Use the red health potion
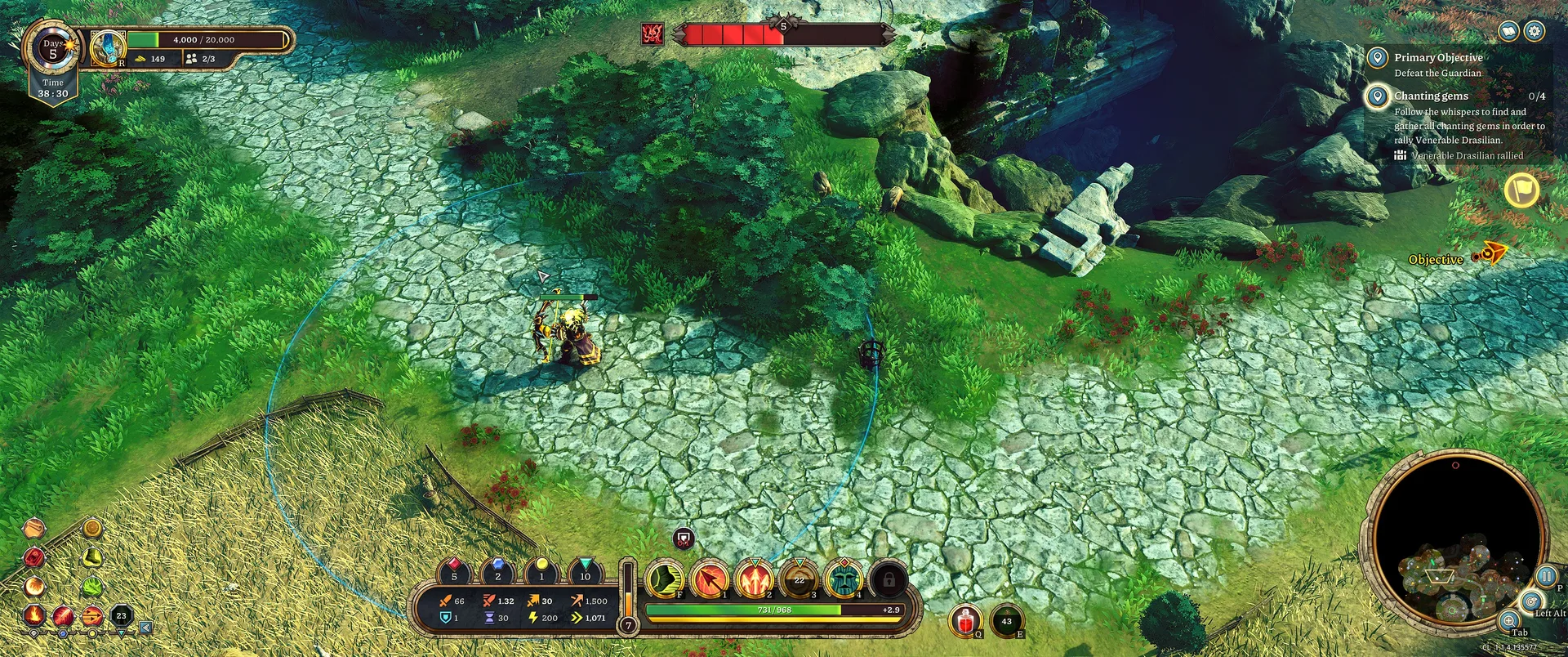The height and width of the screenshot is (657, 1568). pos(965,622)
